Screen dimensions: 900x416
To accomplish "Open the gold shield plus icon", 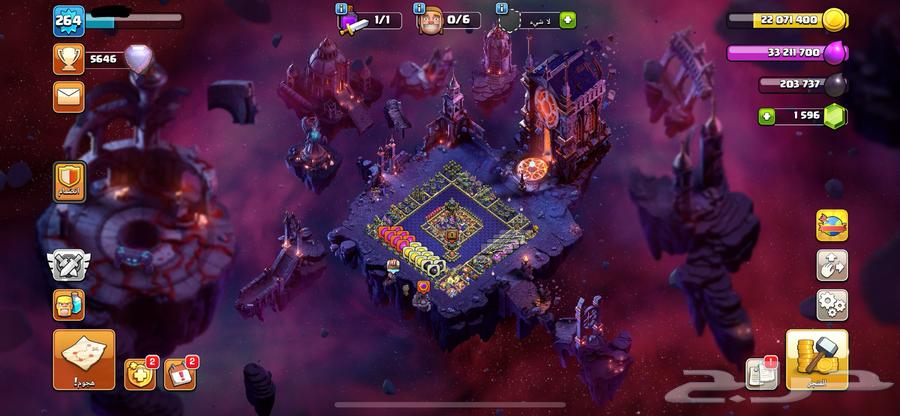I will click(x=138, y=373).
